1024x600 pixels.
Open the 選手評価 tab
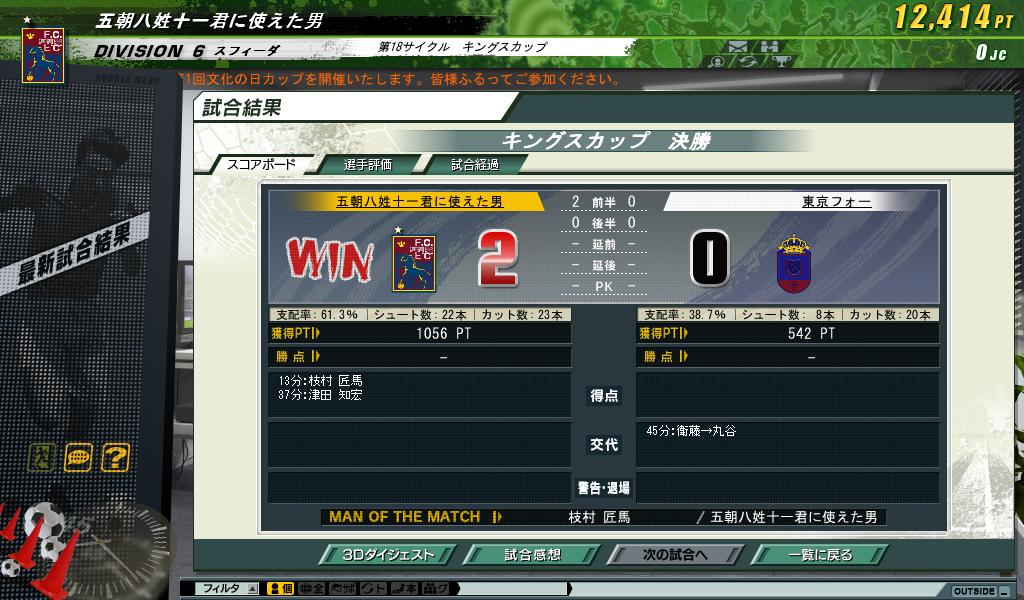coord(367,165)
